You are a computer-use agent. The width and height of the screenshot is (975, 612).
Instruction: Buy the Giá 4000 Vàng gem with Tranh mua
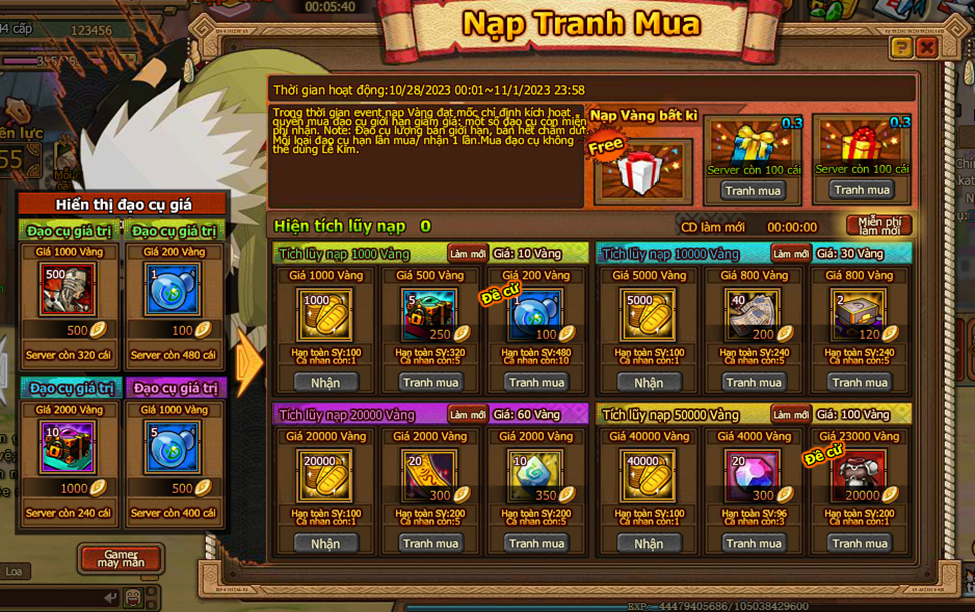point(753,543)
